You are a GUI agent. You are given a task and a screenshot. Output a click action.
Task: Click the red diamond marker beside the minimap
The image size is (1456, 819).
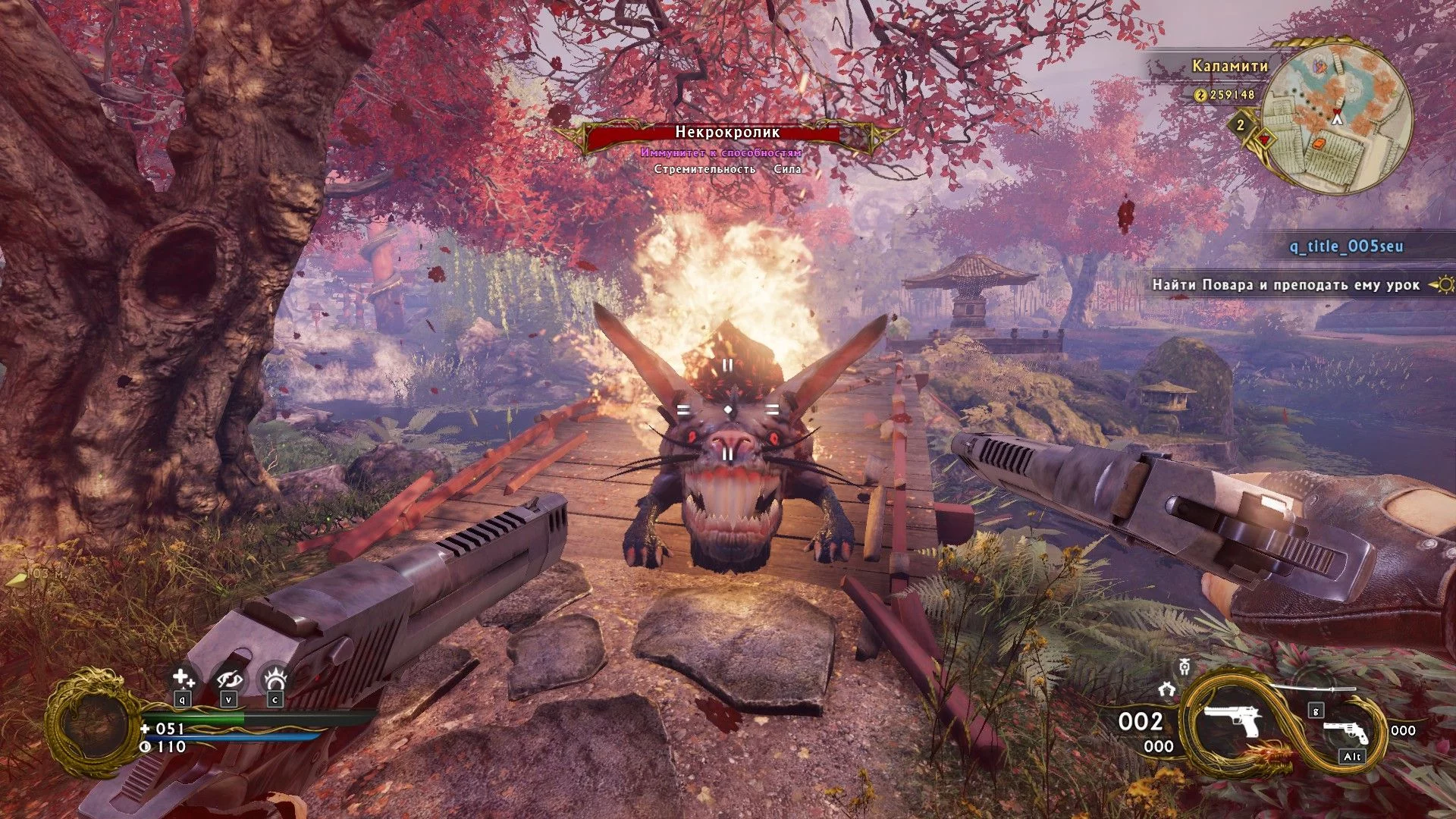(1264, 140)
